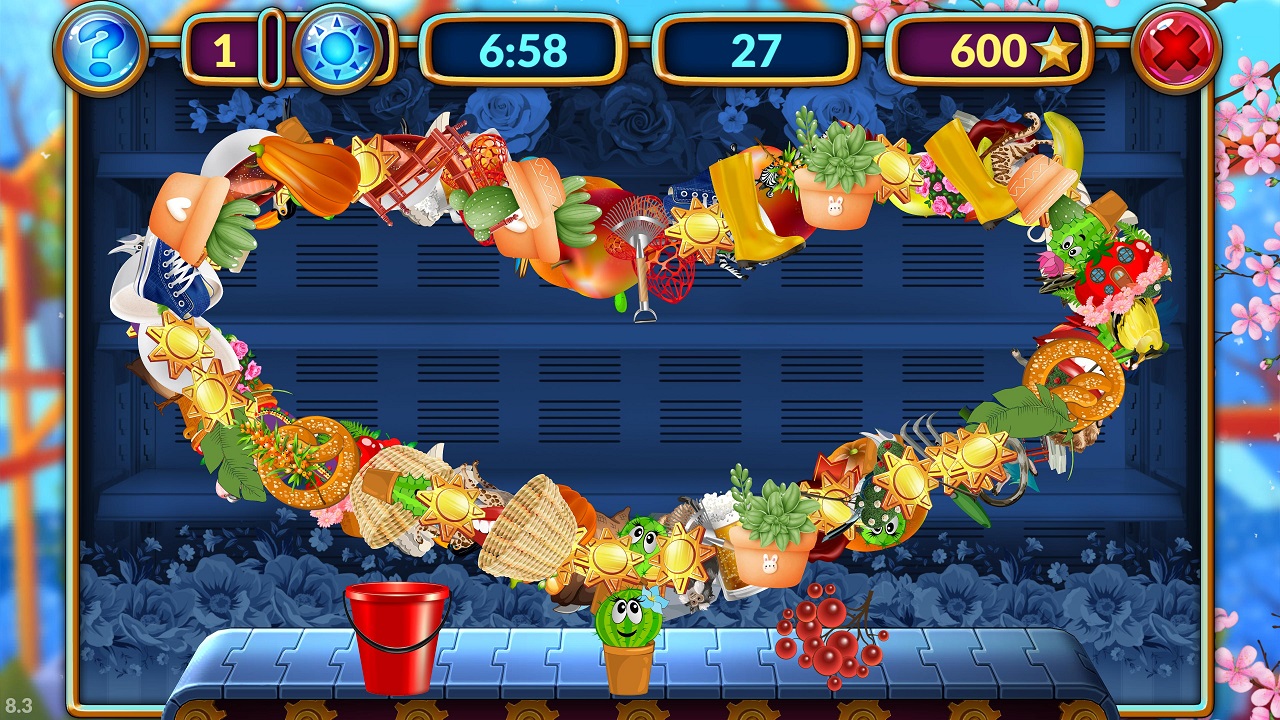Close the level with the red X button

coord(1177,47)
